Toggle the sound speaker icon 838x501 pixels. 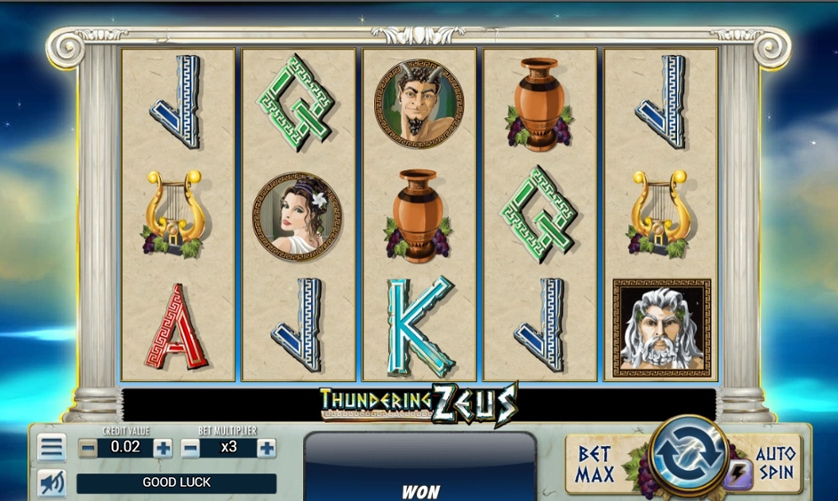coord(52,483)
